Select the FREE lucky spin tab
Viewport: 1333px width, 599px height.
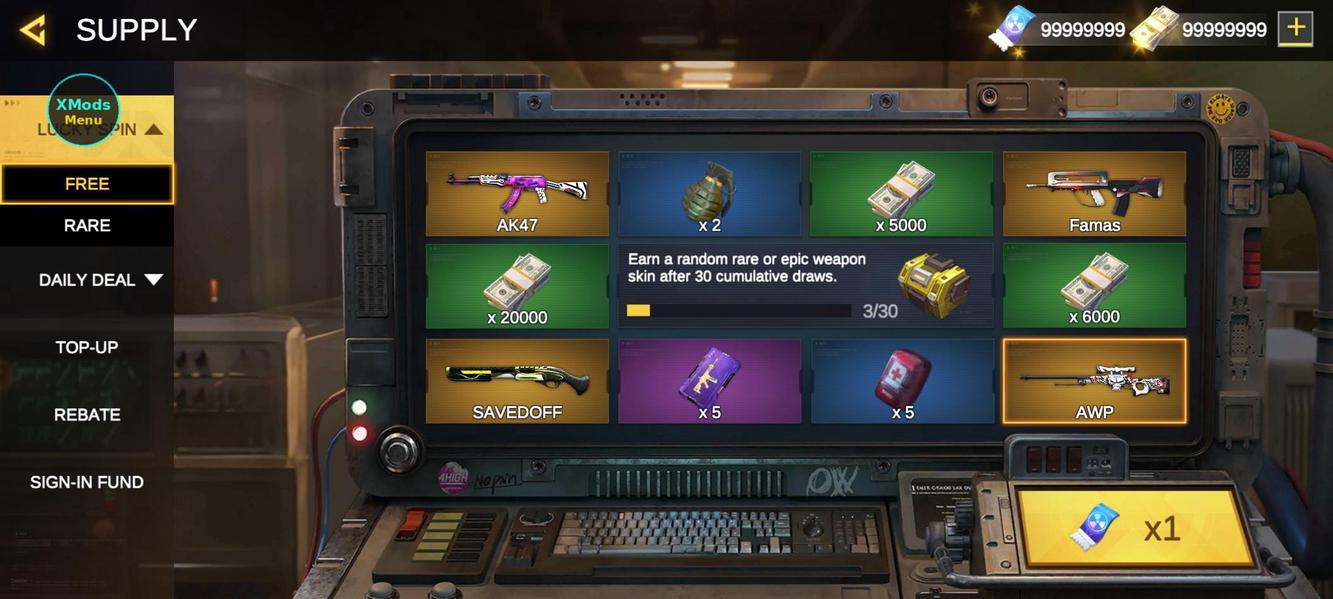click(87, 184)
